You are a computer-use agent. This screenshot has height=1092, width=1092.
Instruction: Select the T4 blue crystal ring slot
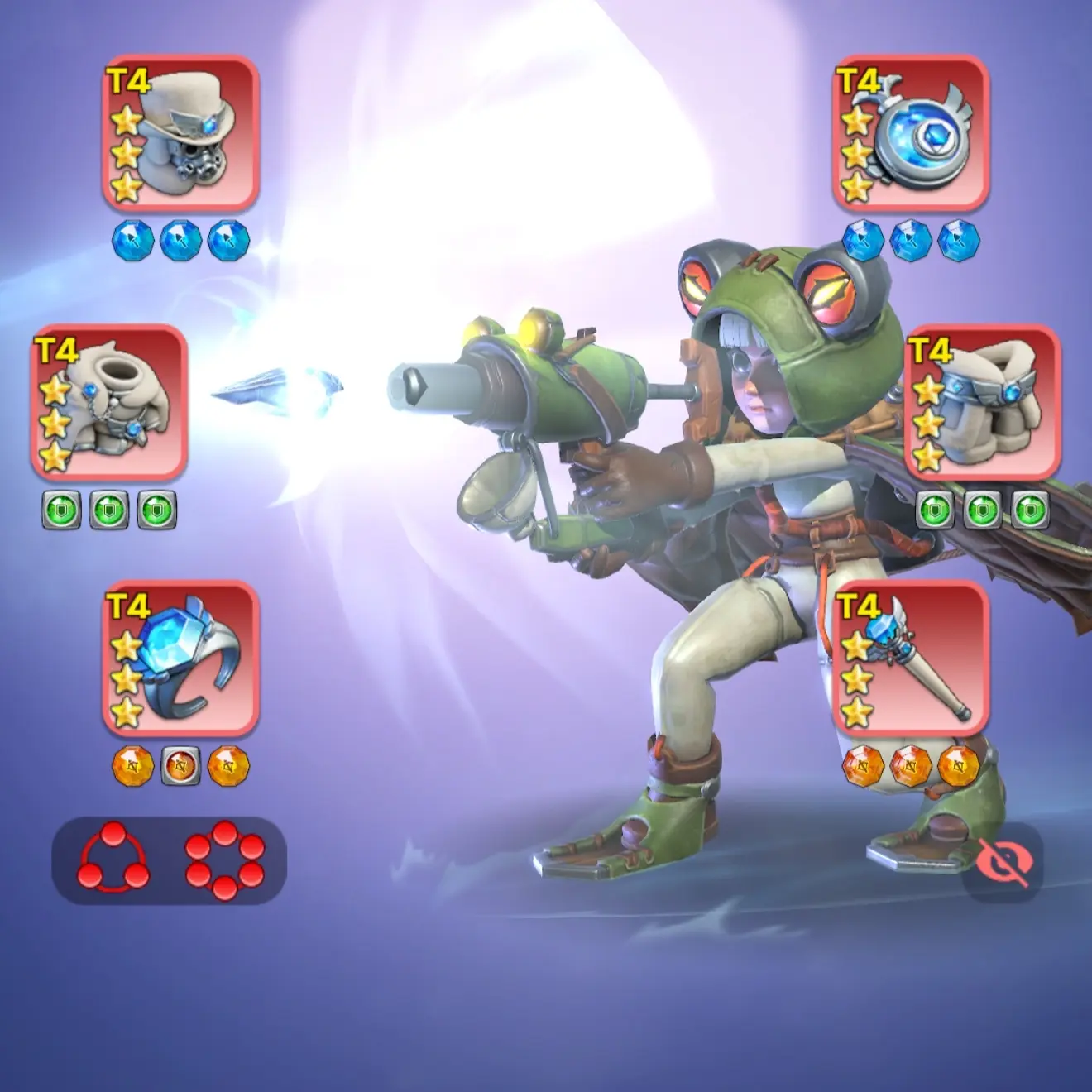pyautogui.click(x=180, y=659)
